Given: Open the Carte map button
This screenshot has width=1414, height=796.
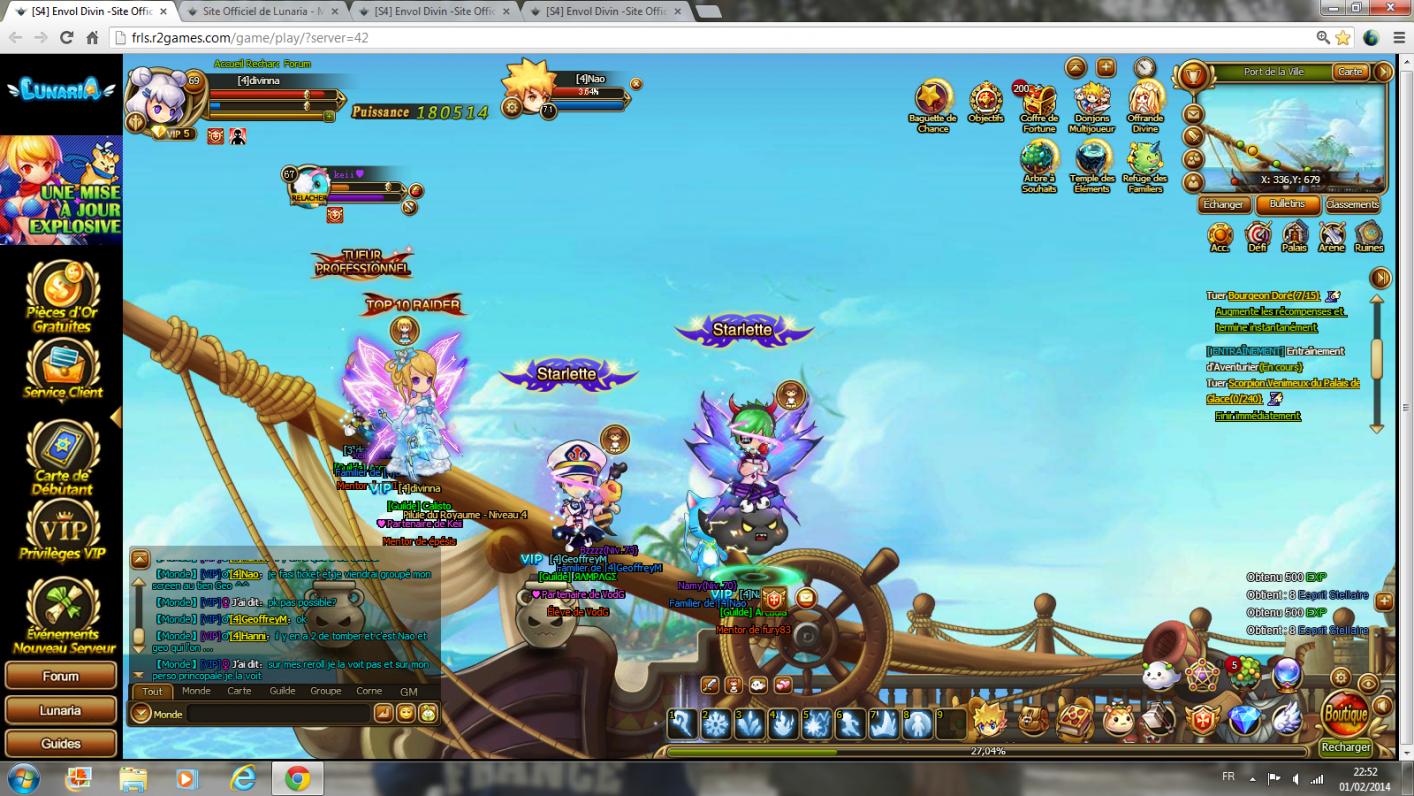Looking at the screenshot, I should point(1350,72).
